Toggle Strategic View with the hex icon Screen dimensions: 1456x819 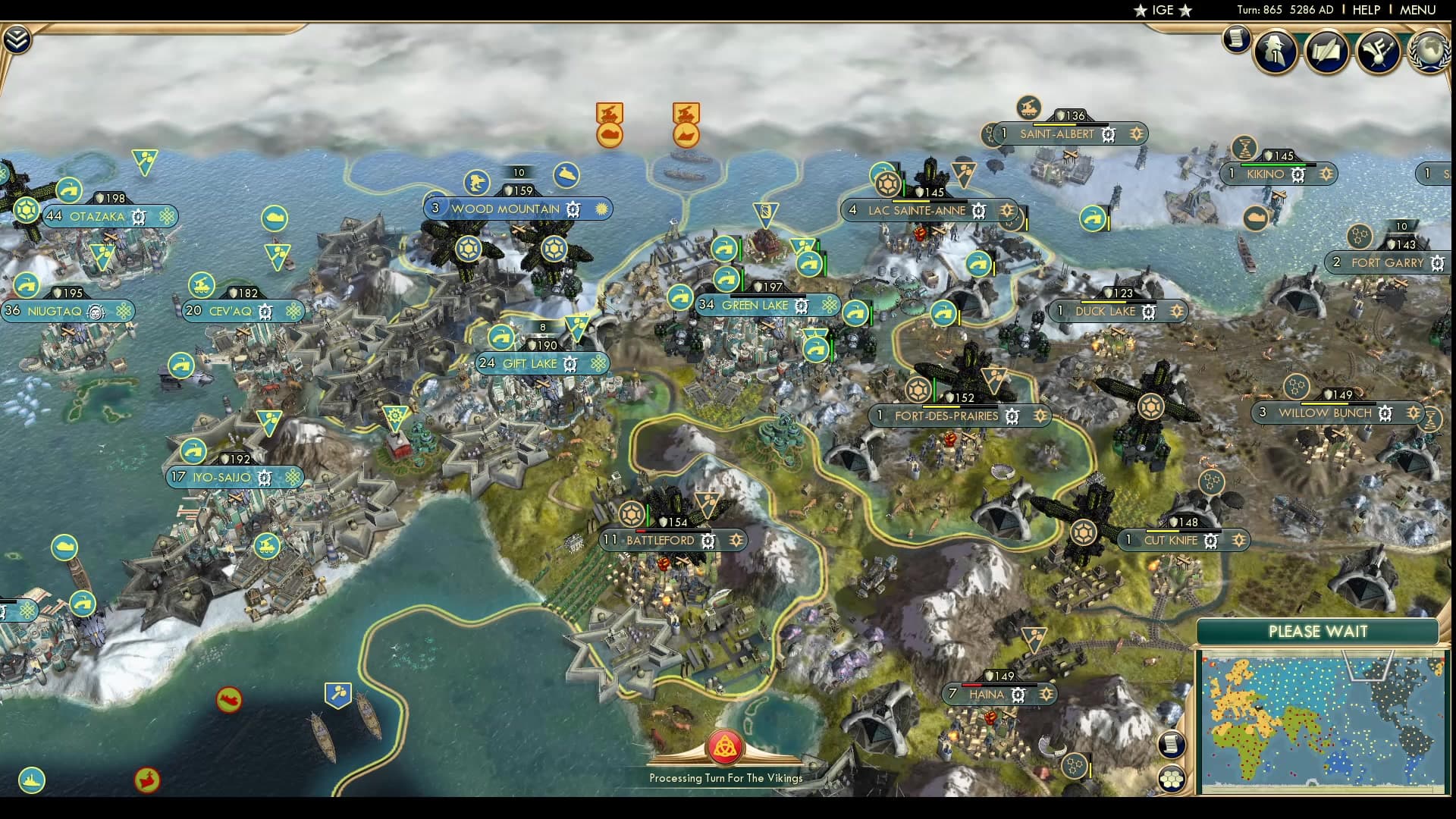1172,777
